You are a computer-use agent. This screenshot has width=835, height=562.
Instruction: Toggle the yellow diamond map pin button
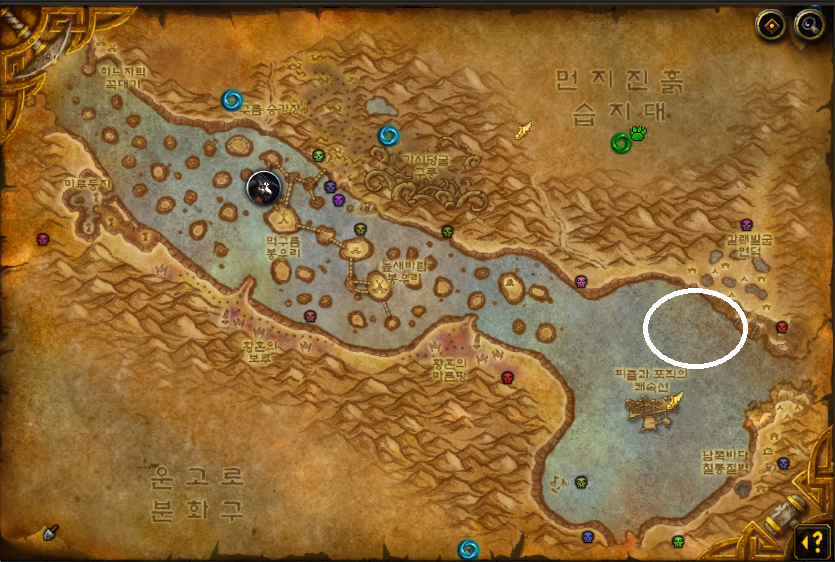click(x=771, y=26)
